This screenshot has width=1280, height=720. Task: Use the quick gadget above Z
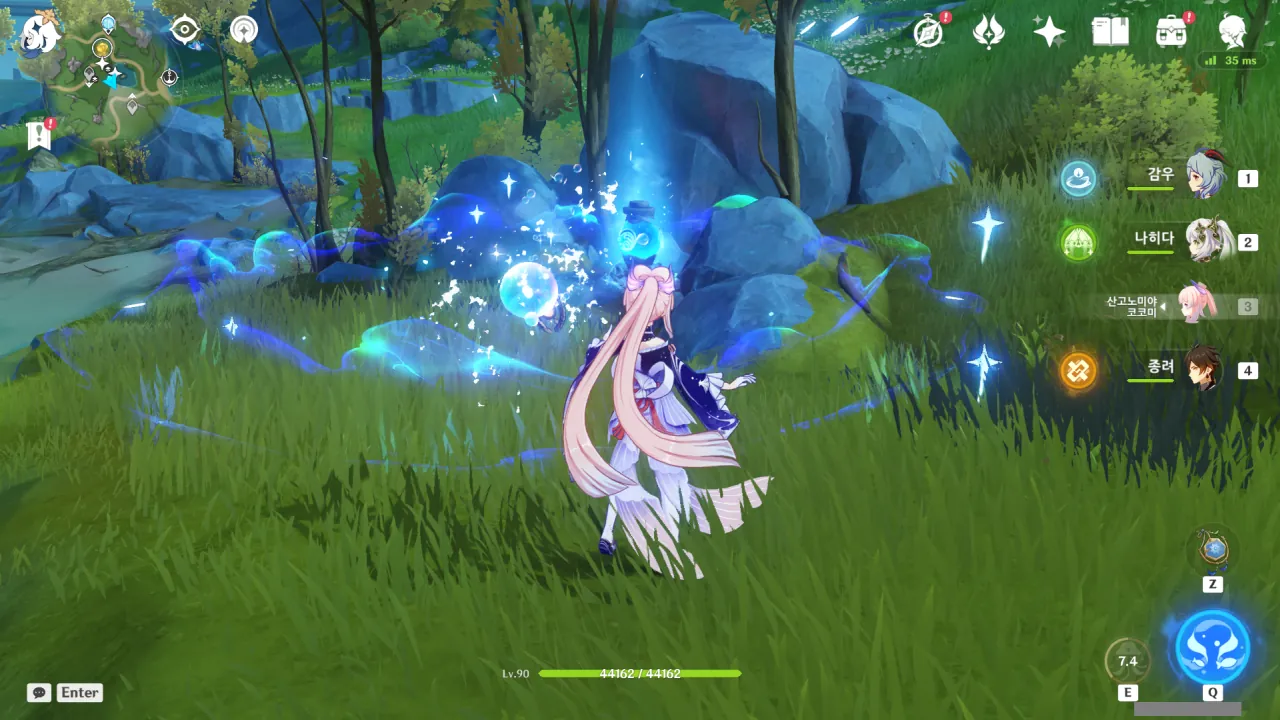click(1213, 549)
